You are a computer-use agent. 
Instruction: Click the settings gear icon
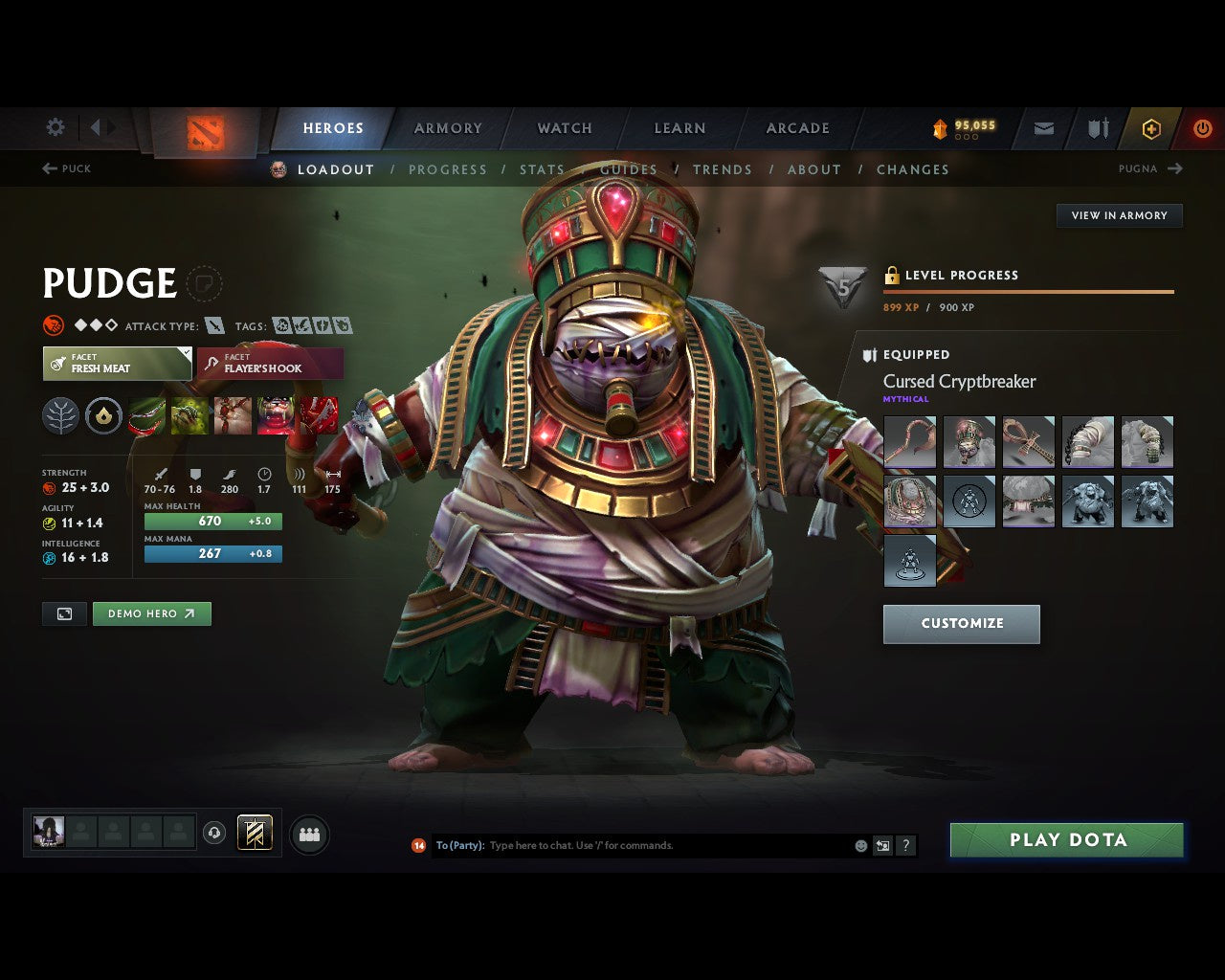(55, 127)
